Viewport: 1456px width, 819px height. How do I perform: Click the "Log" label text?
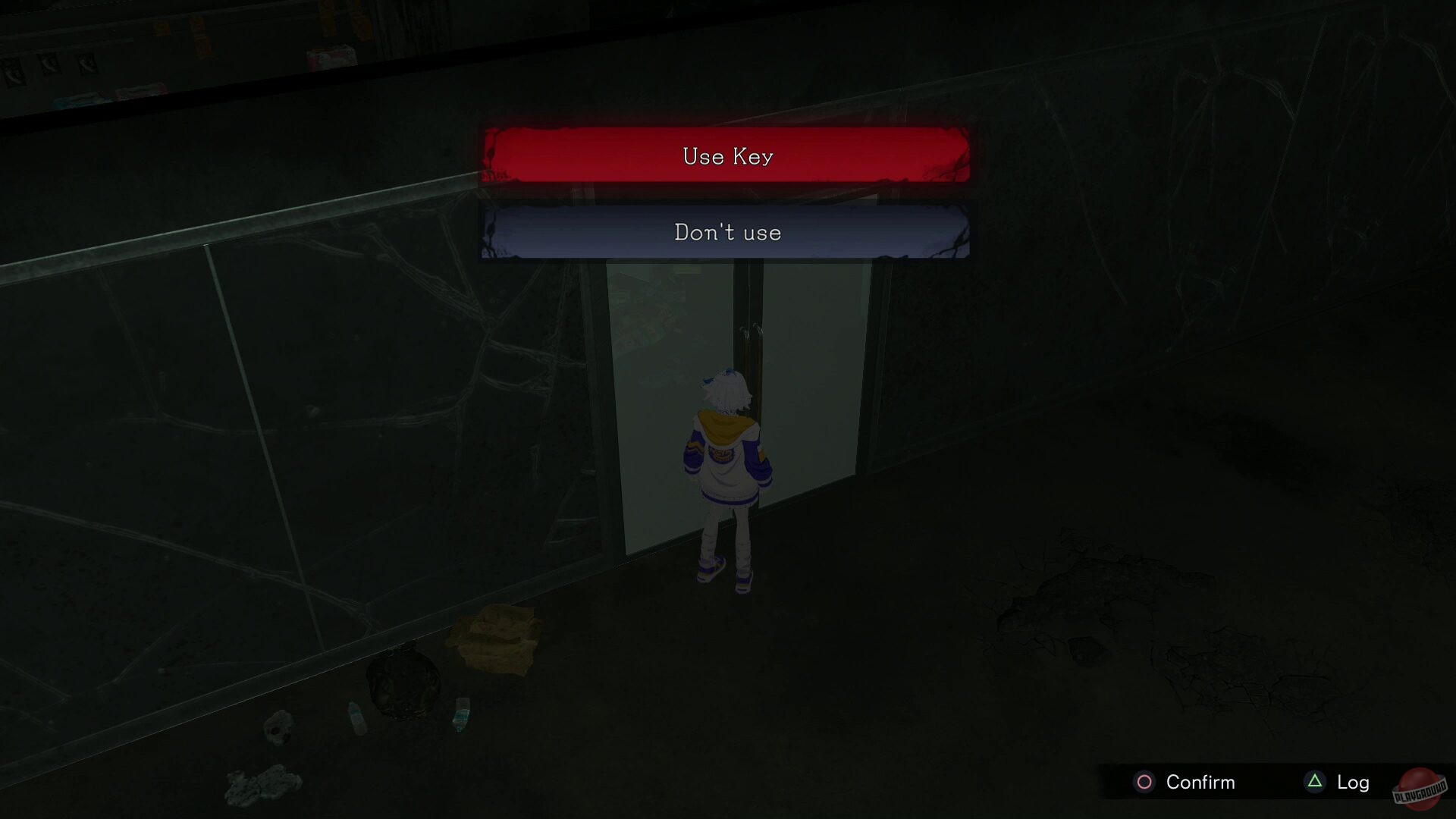(x=1356, y=781)
